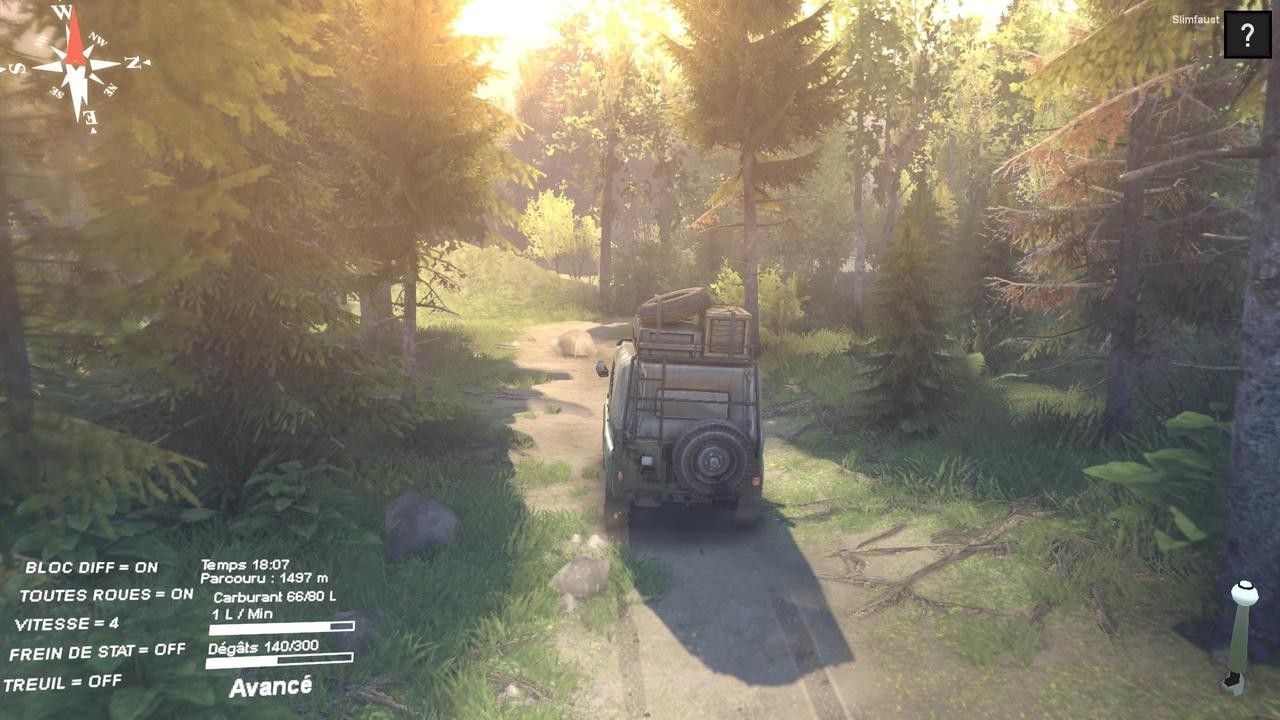Toggle TOUTES ROUES all-wheel drive

pos(106,594)
